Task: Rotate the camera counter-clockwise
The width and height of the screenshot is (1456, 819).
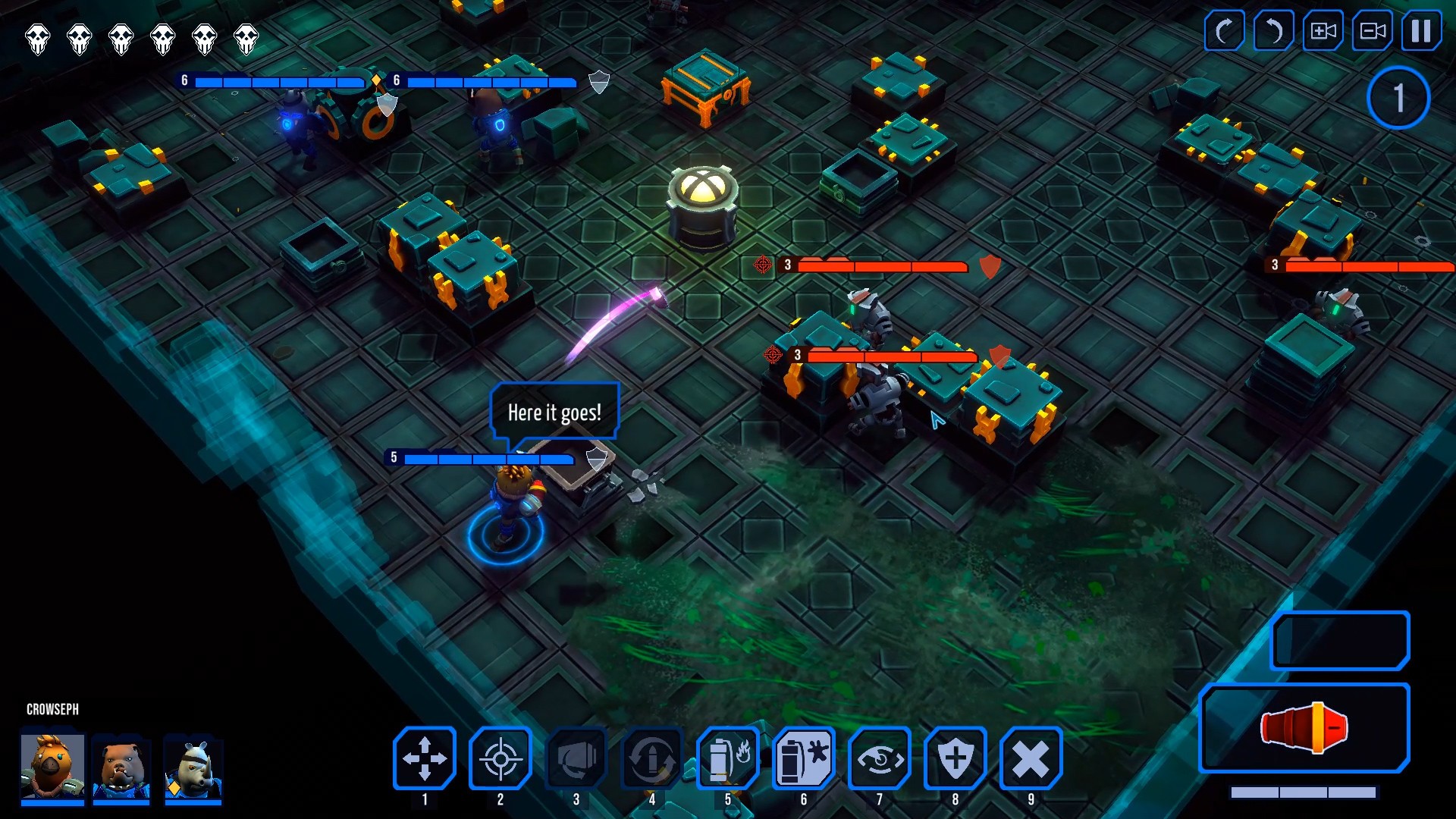Action: pos(1272,32)
